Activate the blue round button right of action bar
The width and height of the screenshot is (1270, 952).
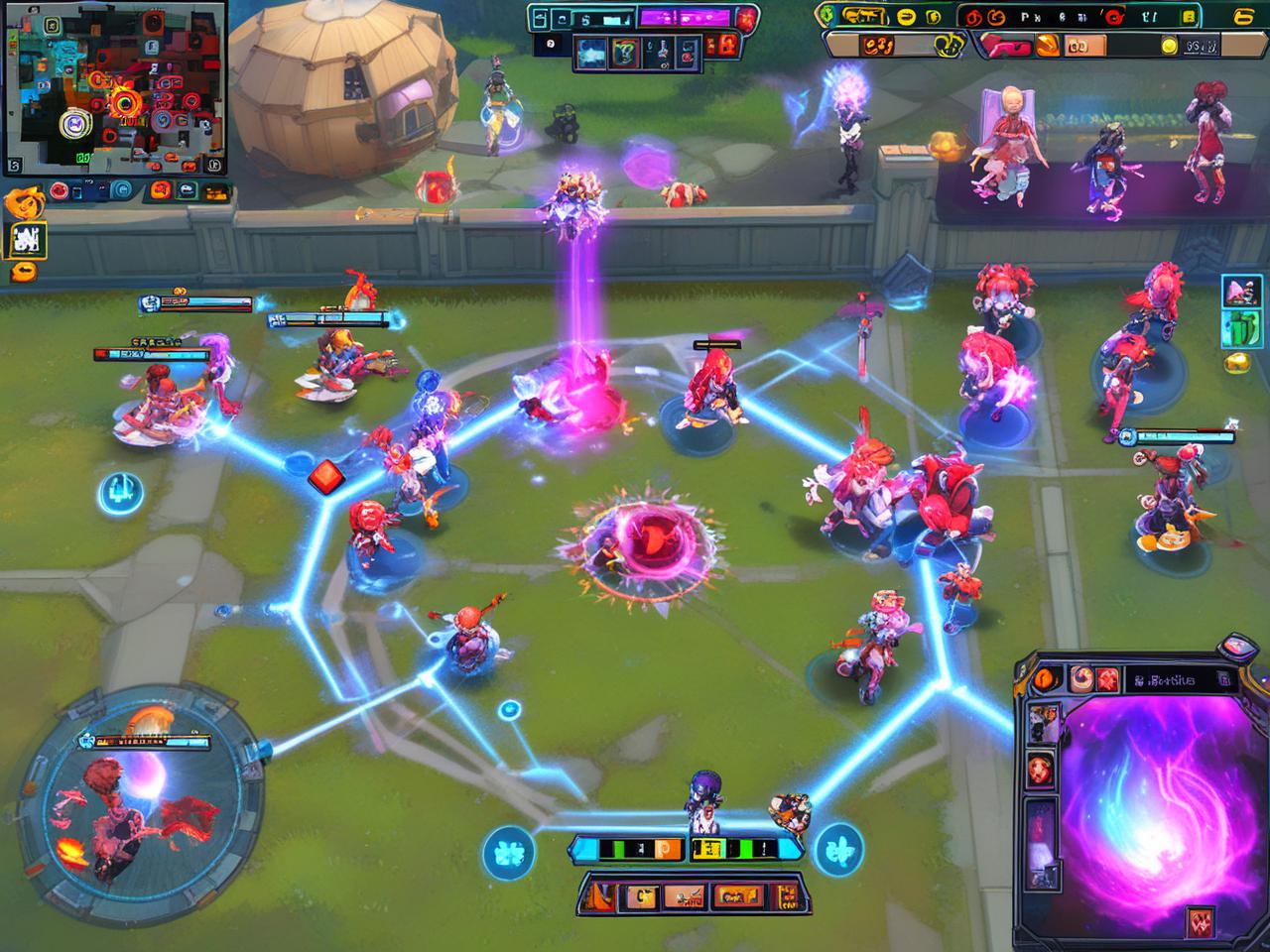point(839,849)
